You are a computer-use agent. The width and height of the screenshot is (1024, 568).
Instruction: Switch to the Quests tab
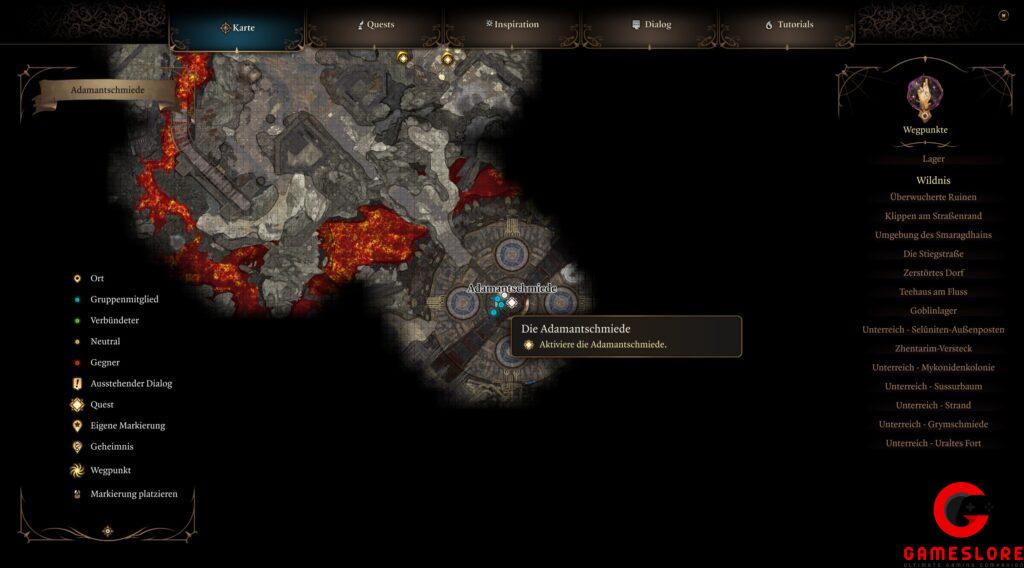point(376,24)
